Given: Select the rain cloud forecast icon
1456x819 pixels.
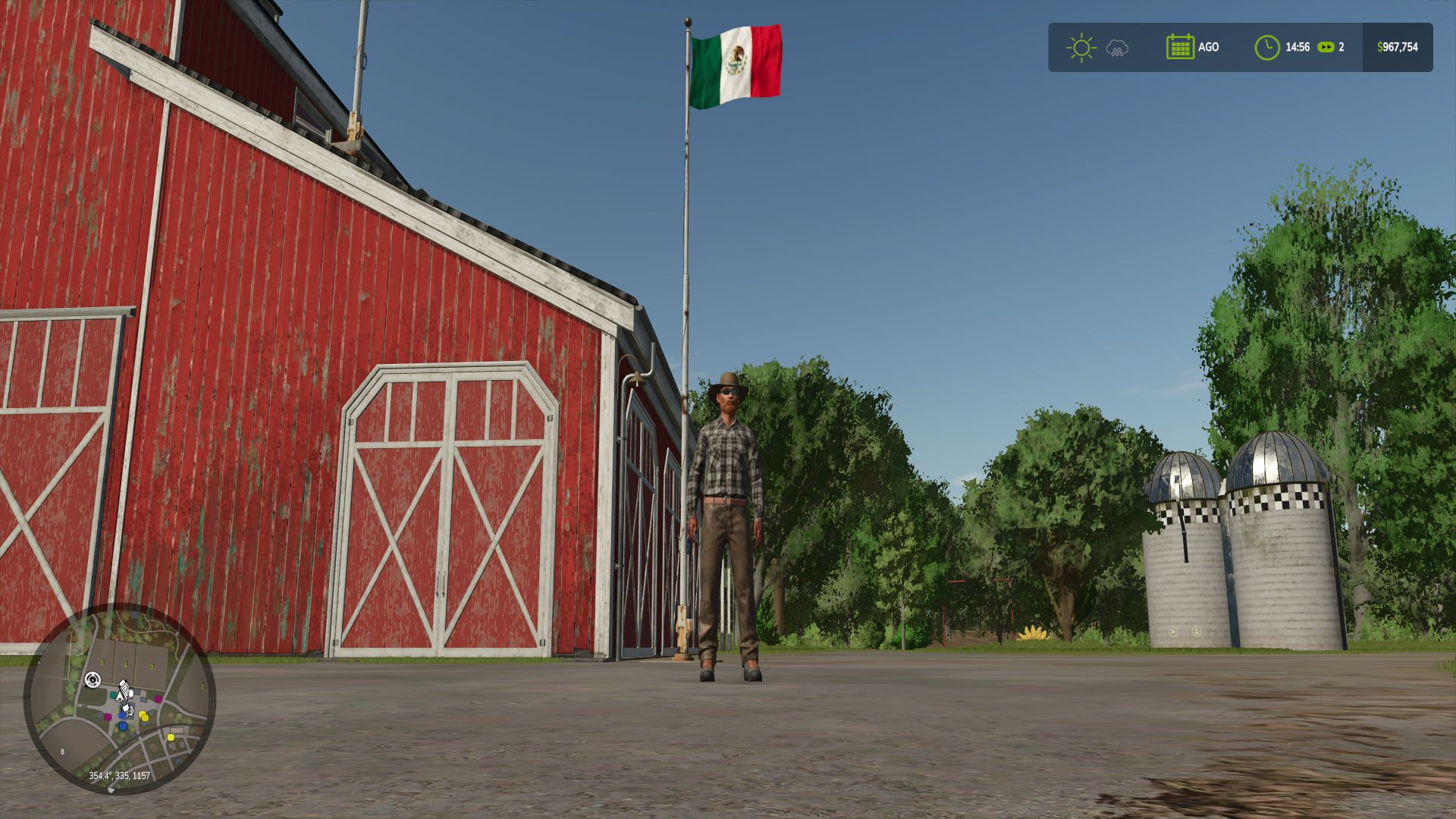Looking at the screenshot, I should (1117, 49).
